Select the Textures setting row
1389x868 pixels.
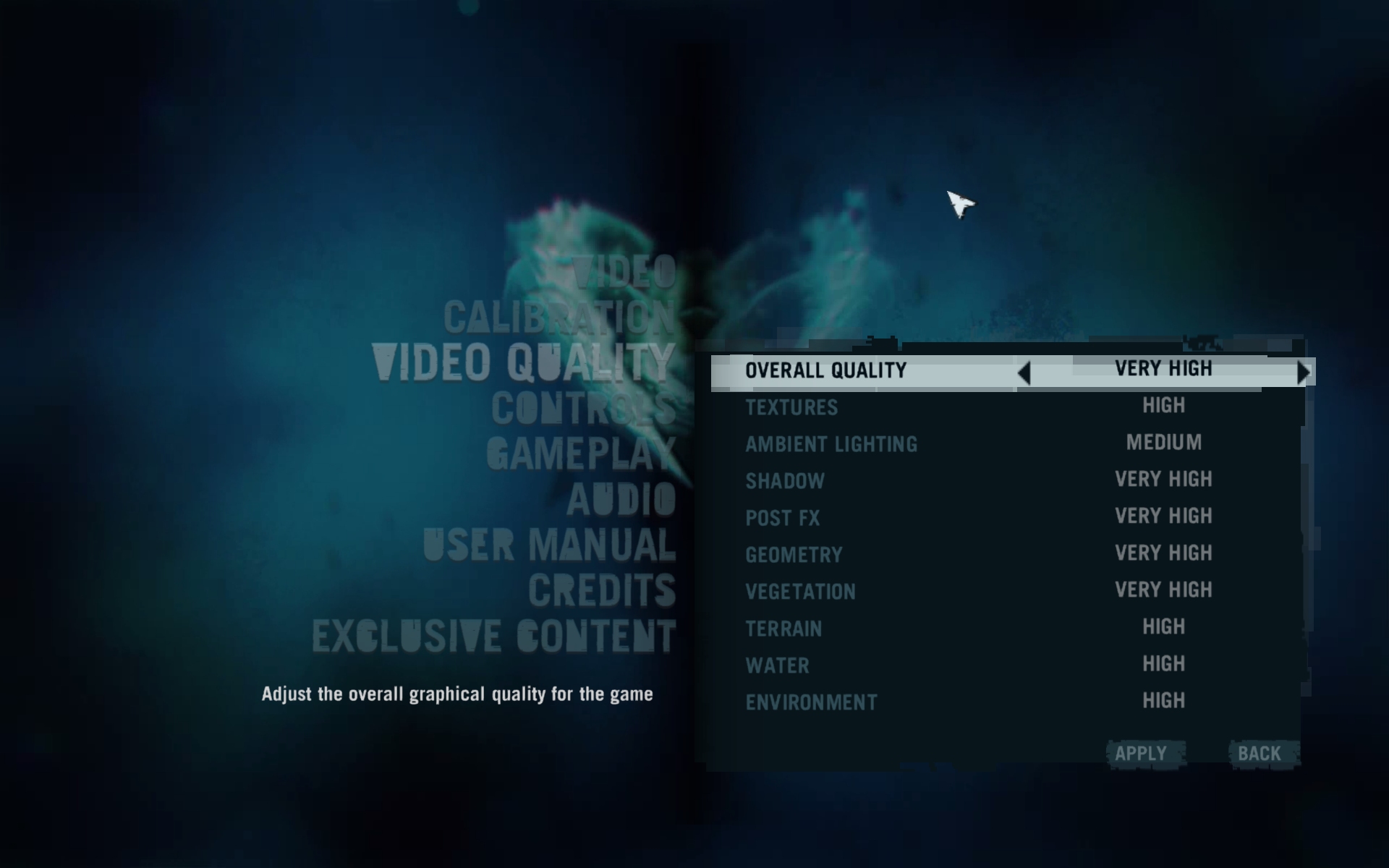pyautogui.click(x=791, y=407)
